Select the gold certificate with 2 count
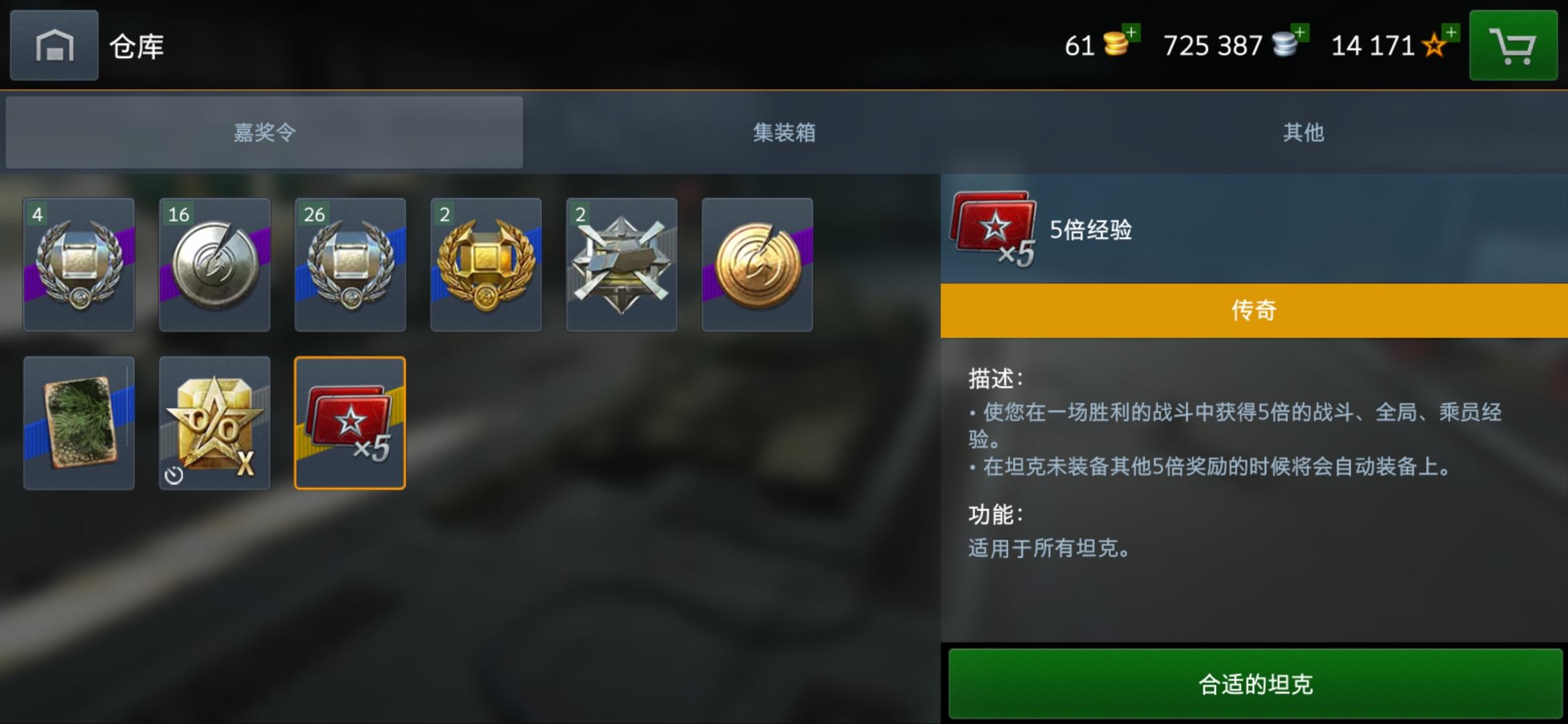This screenshot has width=1568, height=724. click(485, 265)
